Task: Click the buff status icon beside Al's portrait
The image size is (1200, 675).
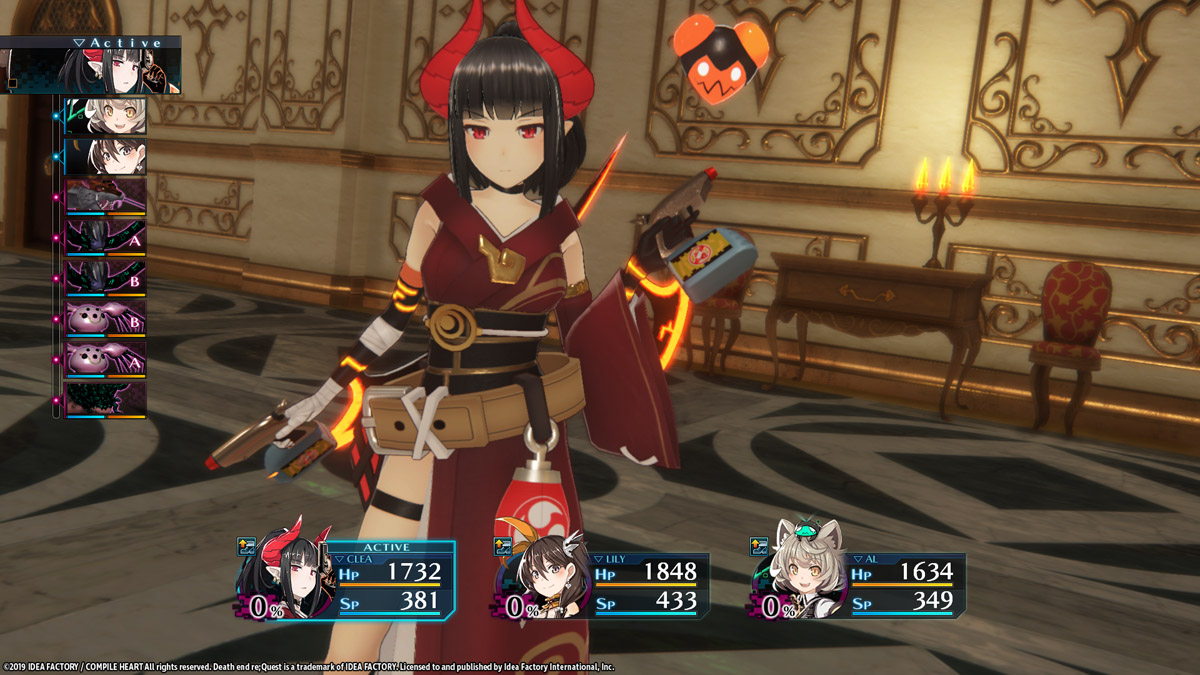Action: point(760,546)
